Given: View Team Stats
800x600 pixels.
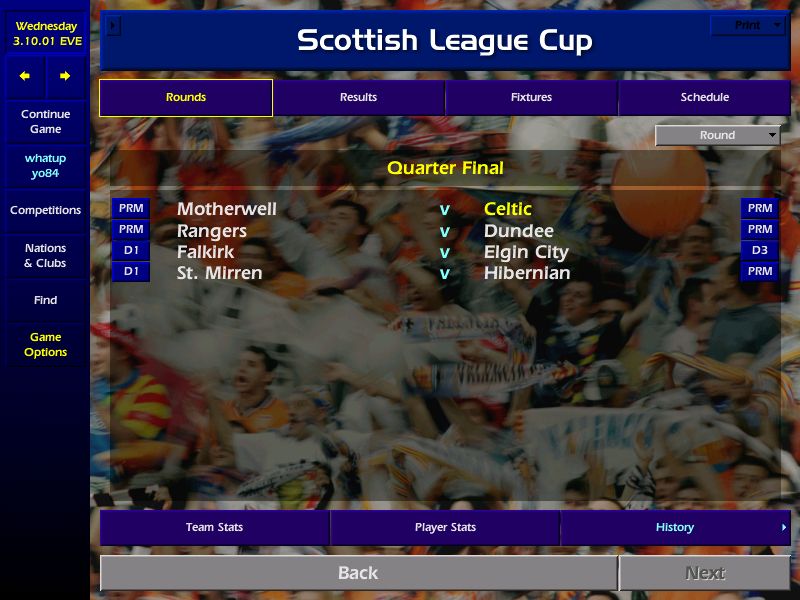Looking at the screenshot, I should pyautogui.click(x=214, y=527).
